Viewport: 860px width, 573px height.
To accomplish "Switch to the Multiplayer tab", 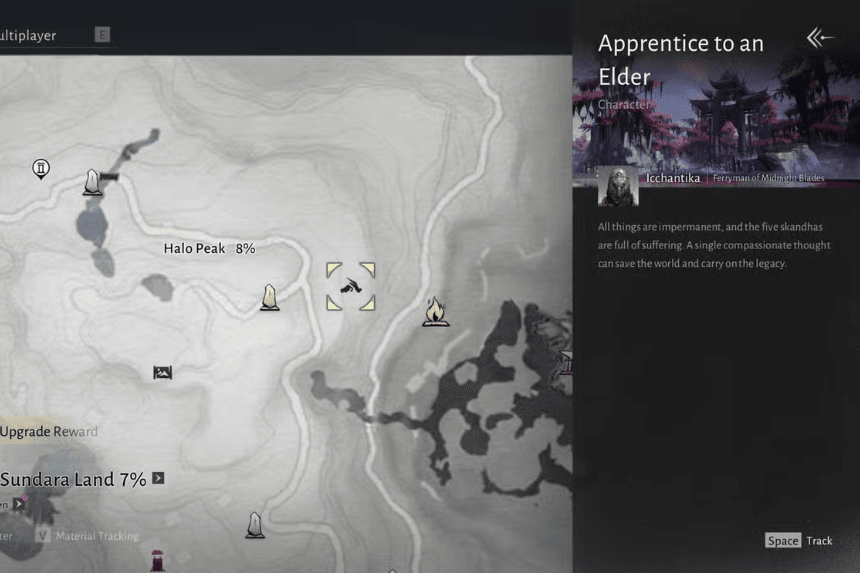I will [x=28, y=36].
